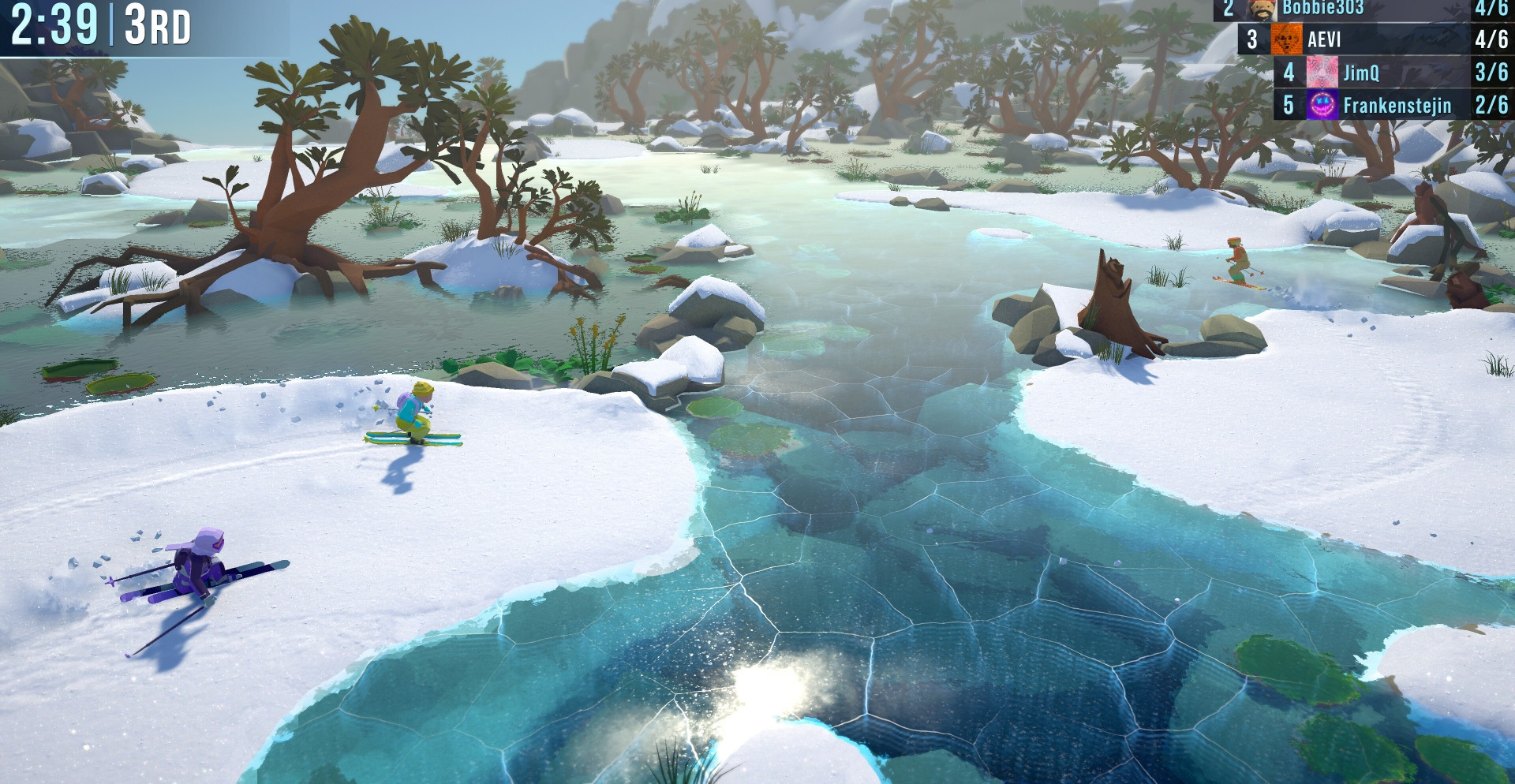The width and height of the screenshot is (1515, 784).
Task: Select AEVI's row in the leaderboard
Action: pyautogui.click(x=1373, y=39)
